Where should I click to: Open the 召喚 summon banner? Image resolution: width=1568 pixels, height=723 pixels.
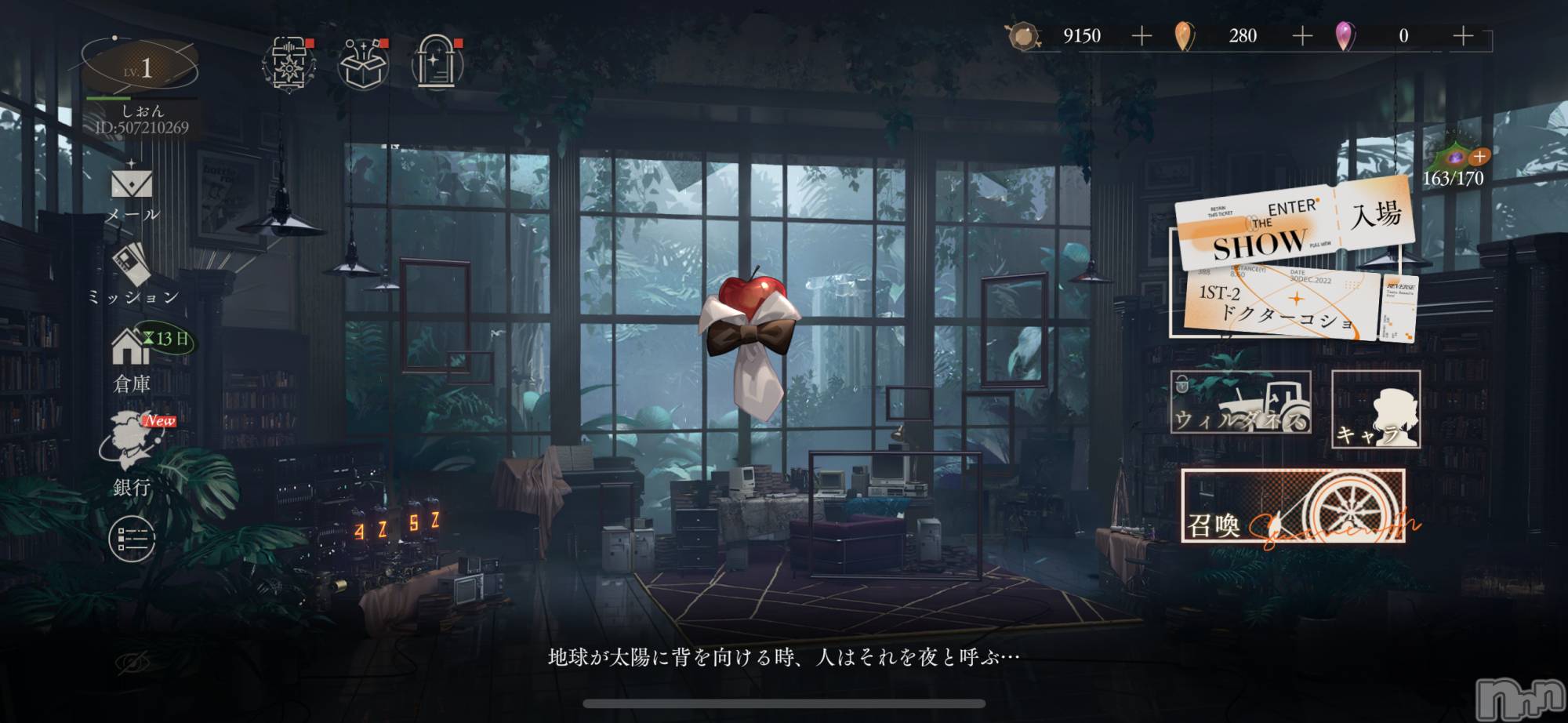1293,507
